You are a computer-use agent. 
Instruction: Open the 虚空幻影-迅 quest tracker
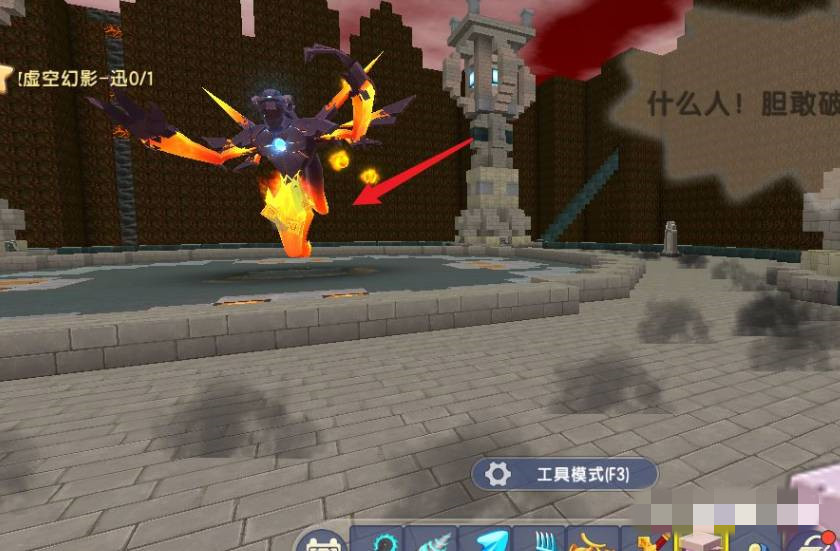pyautogui.click(x=78, y=77)
